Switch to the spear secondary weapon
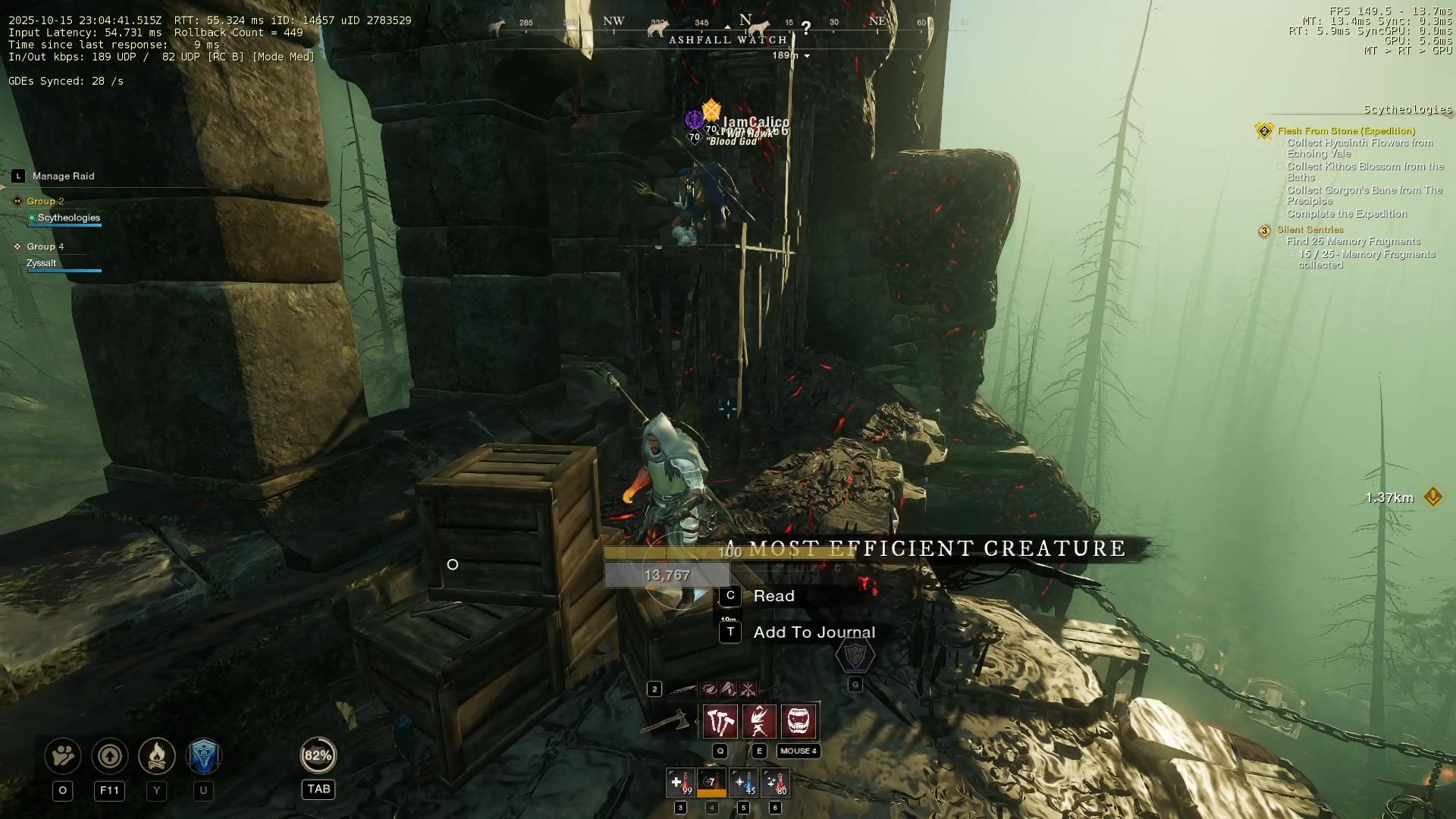The width and height of the screenshot is (1456, 819). 682,689
